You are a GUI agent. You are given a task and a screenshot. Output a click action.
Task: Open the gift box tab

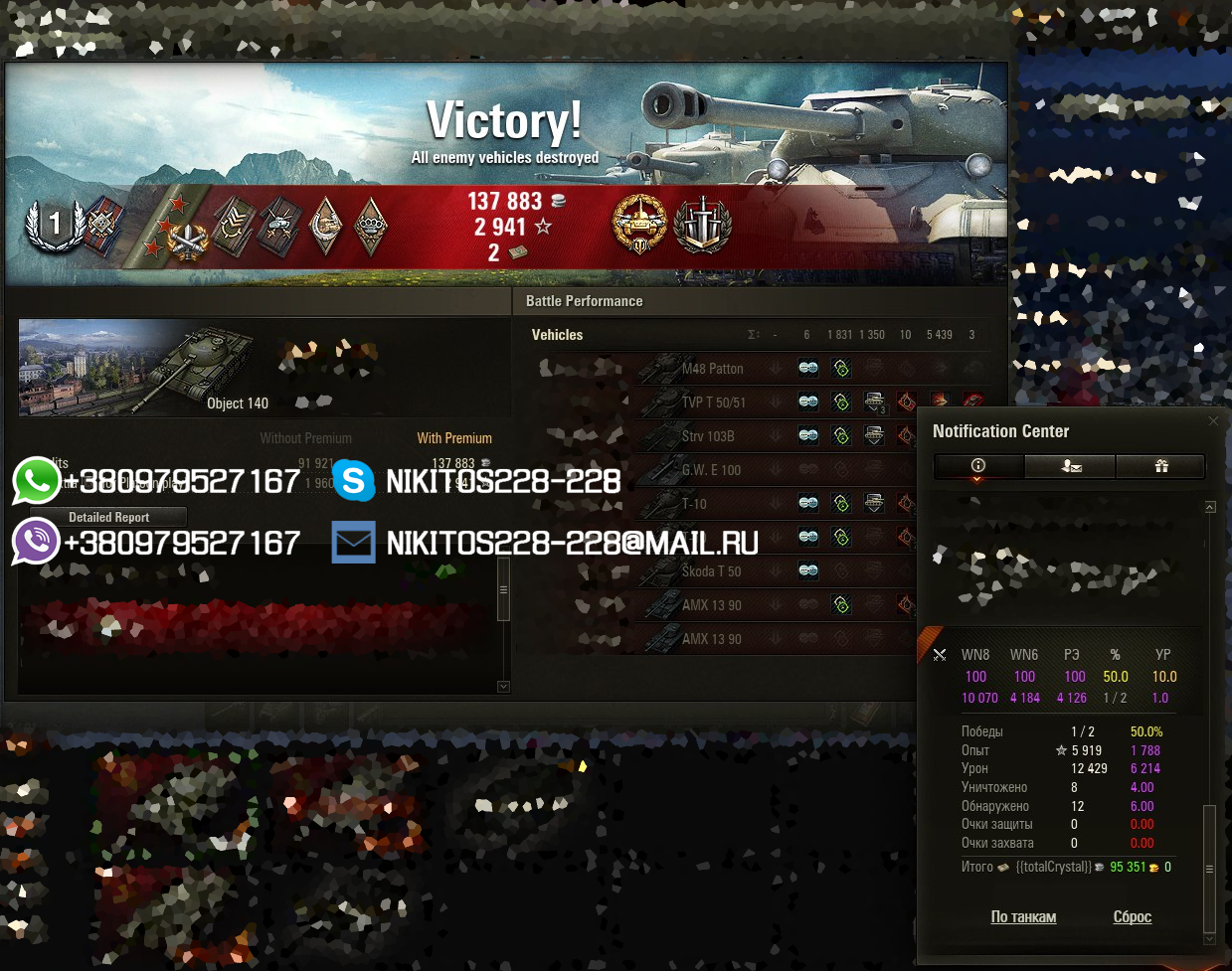1160,466
